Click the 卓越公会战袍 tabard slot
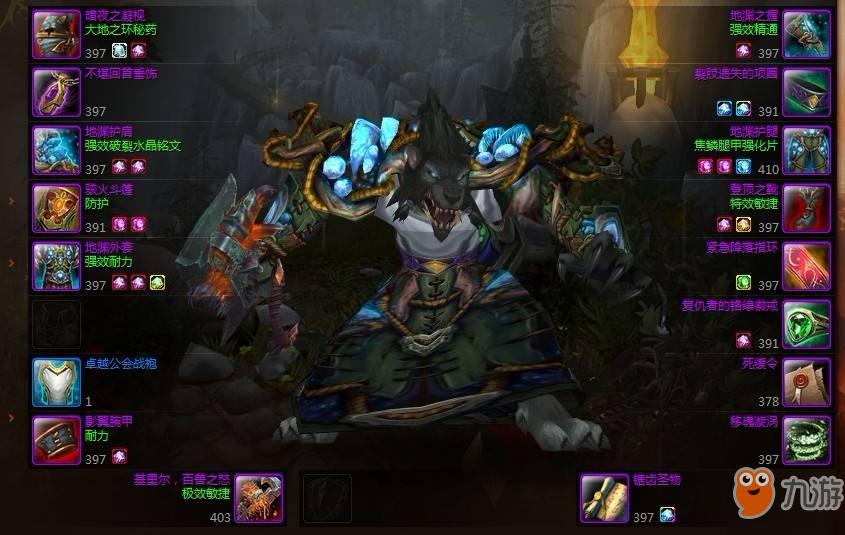Screen dimensions: 845x535 pos(56,382)
